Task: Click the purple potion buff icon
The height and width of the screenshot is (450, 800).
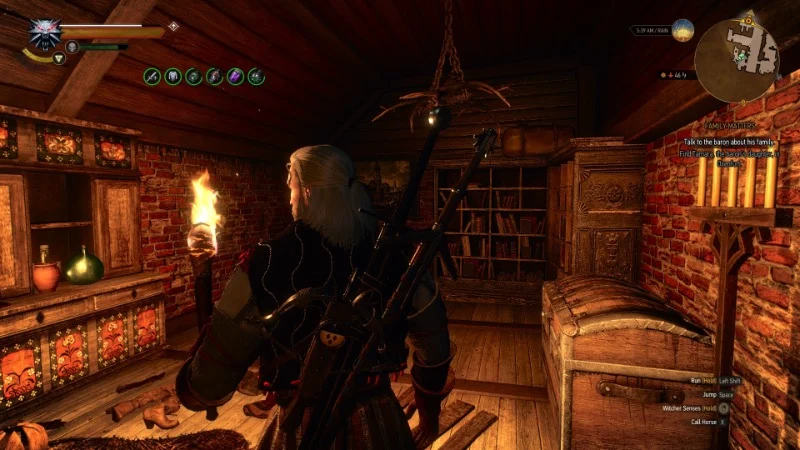Action: [235, 75]
